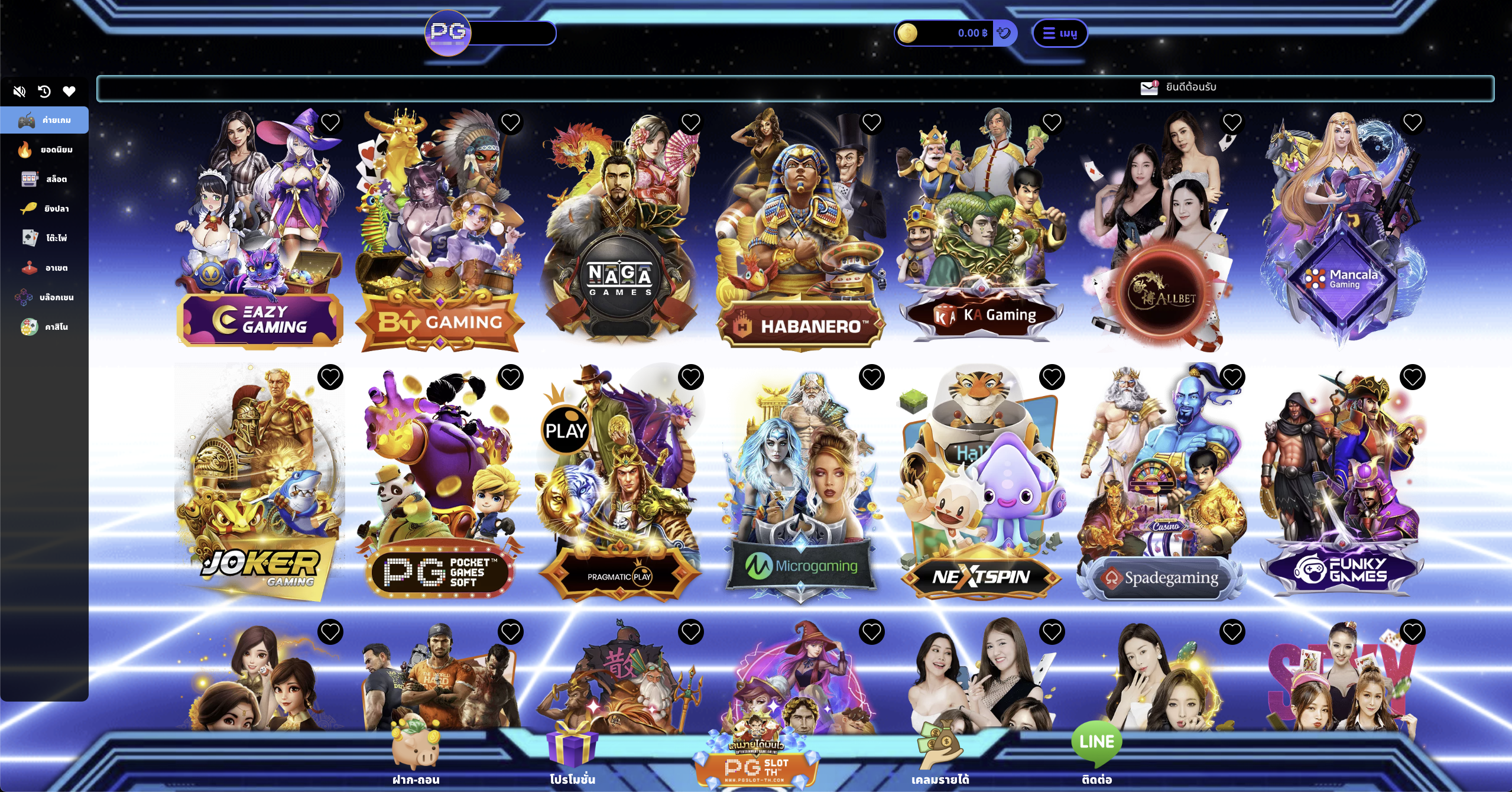
Task: Favorite Naga Games with its heart
Action: pyautogui.click(x=691, y=123)
